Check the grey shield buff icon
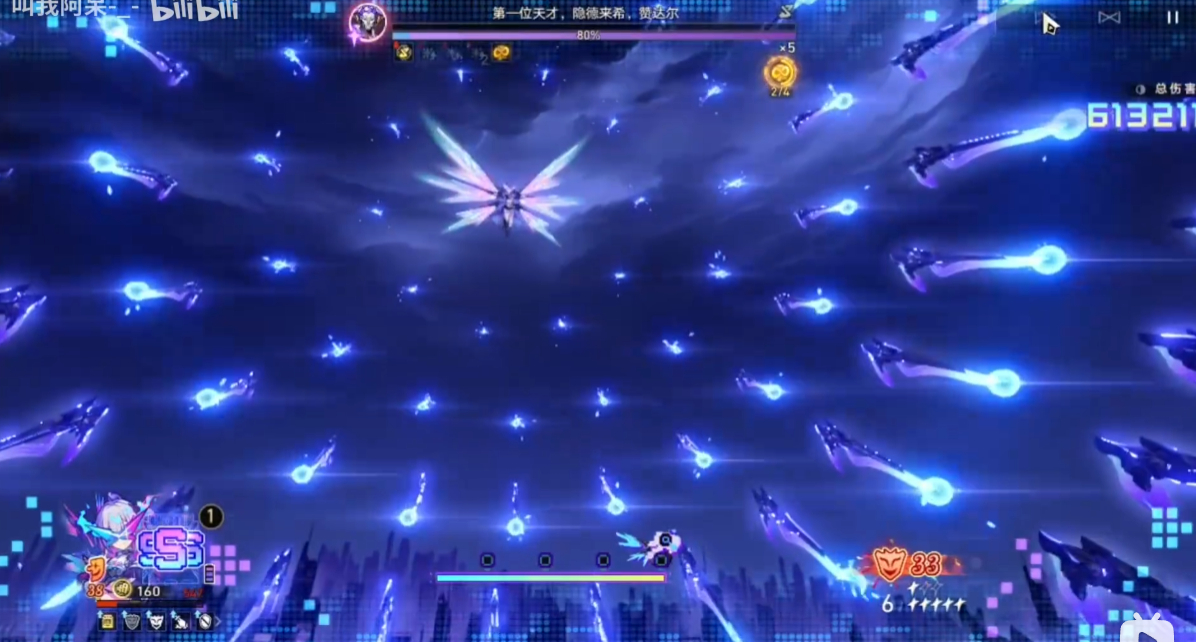Image resolution: width=1196 pixels, height=642 pixels. click(131, 621)
